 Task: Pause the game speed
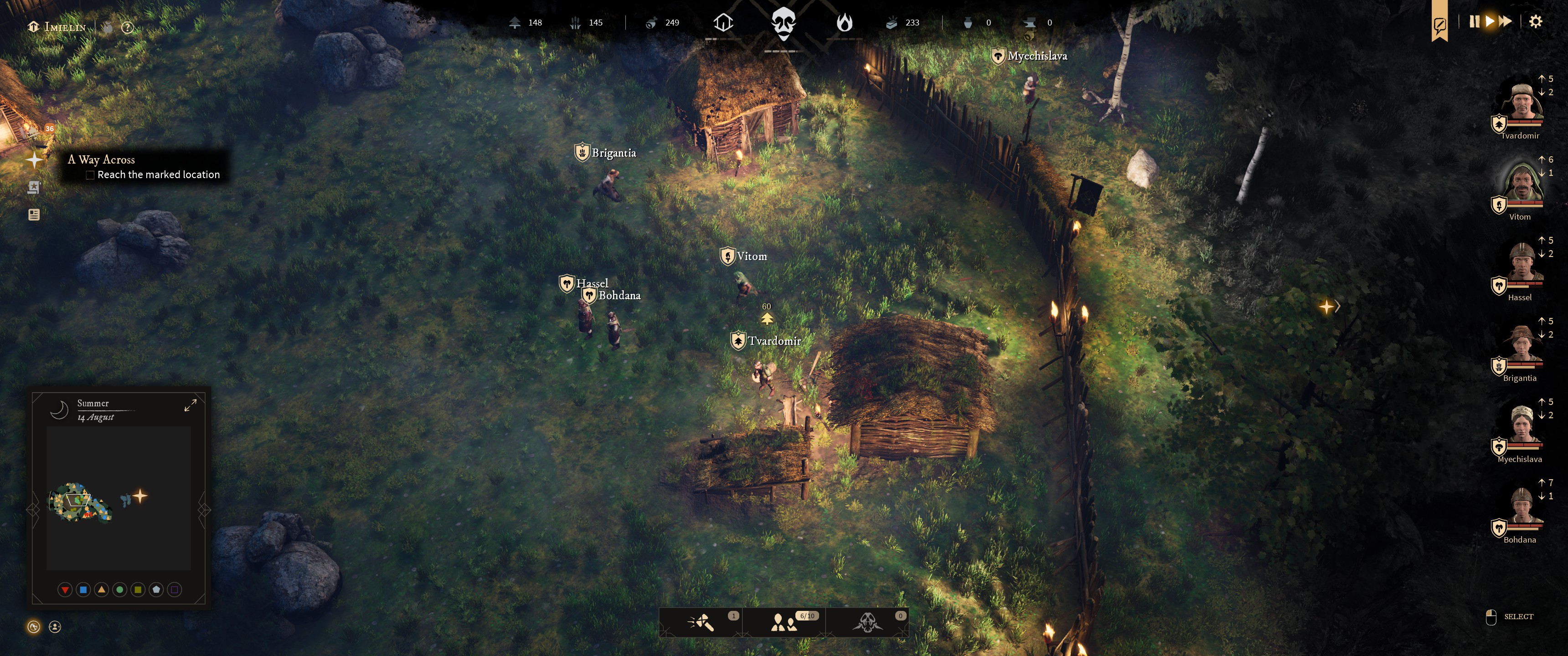point(1474,22)
